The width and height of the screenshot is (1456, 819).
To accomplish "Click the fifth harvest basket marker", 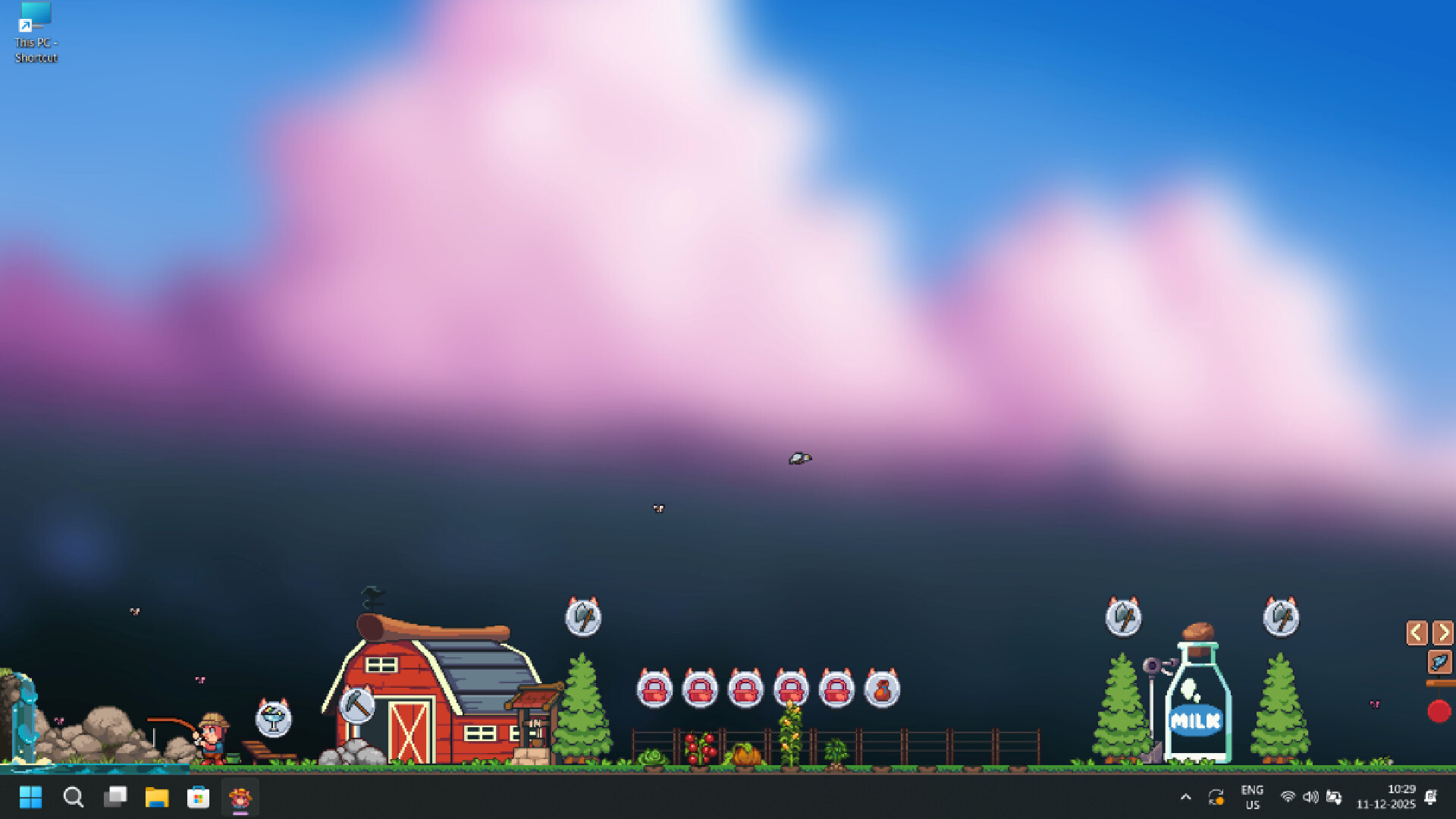I will pos(836,688).
